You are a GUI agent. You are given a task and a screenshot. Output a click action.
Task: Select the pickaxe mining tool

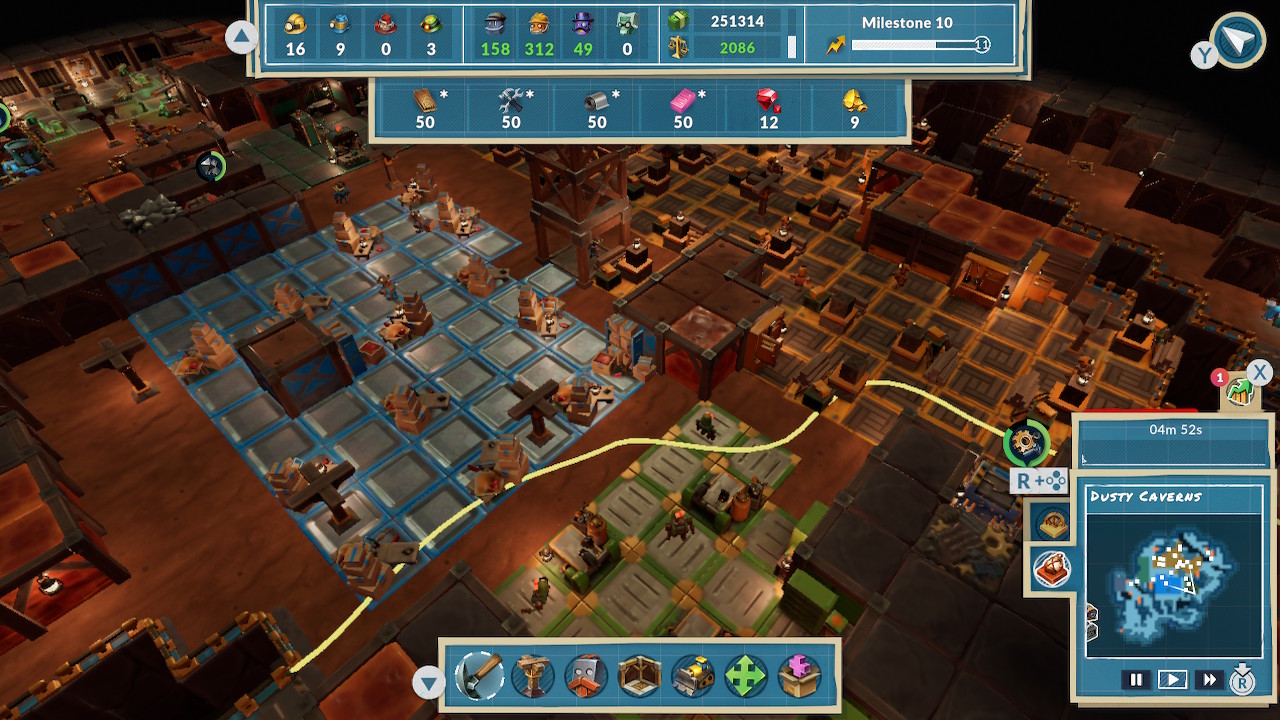(x=478, y=675)
